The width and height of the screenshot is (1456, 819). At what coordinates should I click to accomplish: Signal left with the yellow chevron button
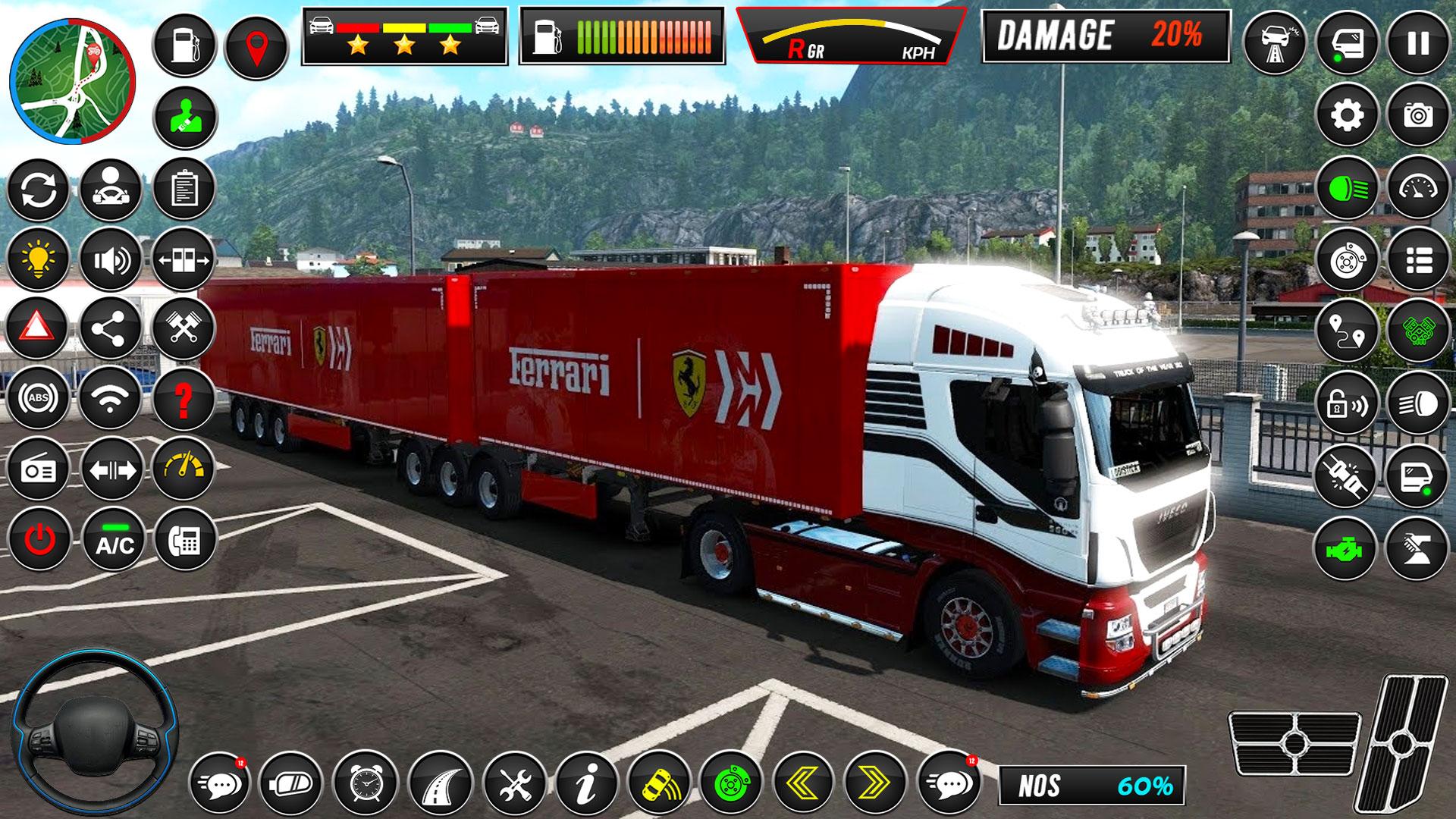pyautogui.click(x=804, y=783)
